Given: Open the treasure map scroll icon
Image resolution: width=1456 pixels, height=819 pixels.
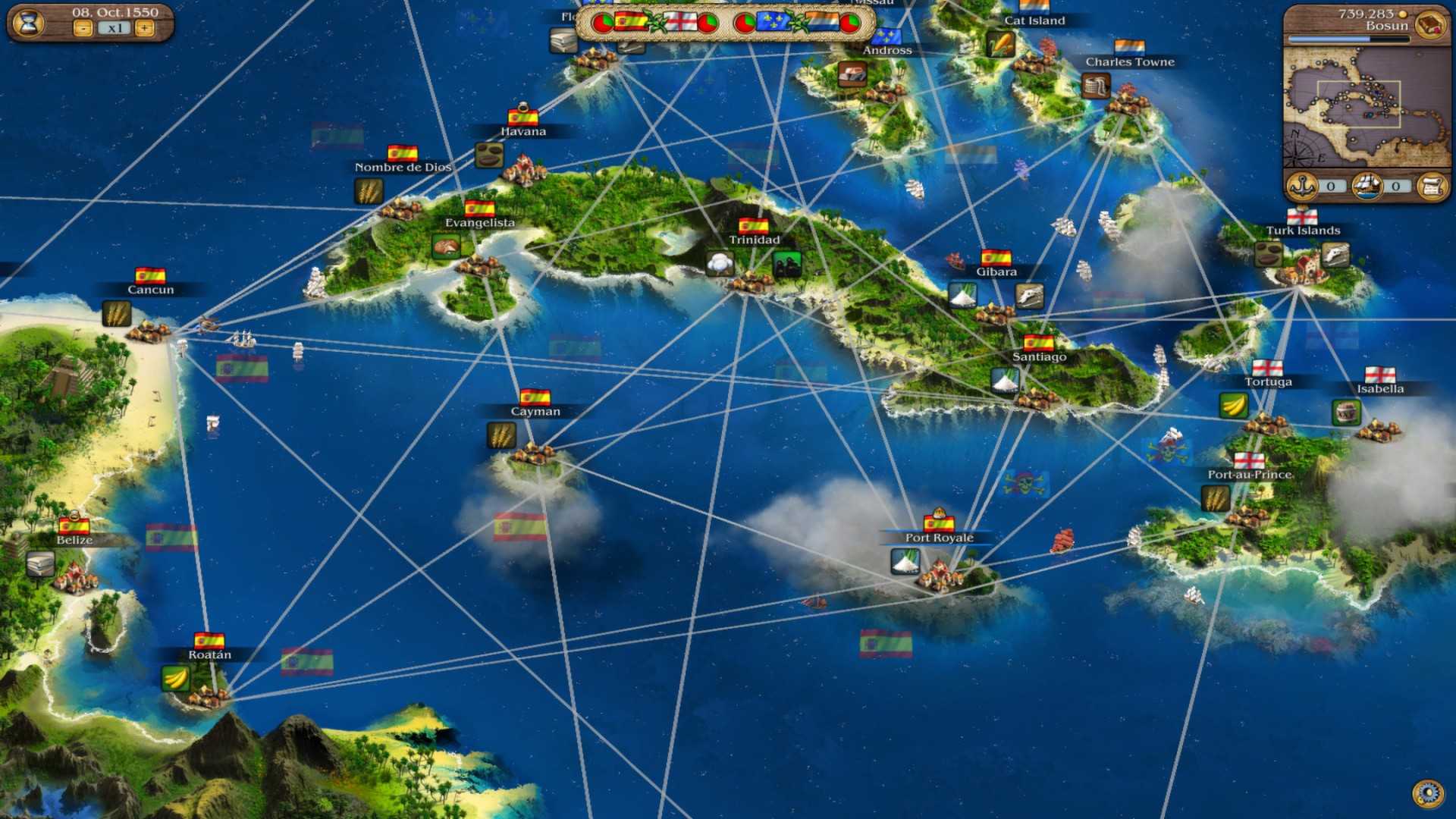Looking at the screenshot, I should coord(1431,186).
